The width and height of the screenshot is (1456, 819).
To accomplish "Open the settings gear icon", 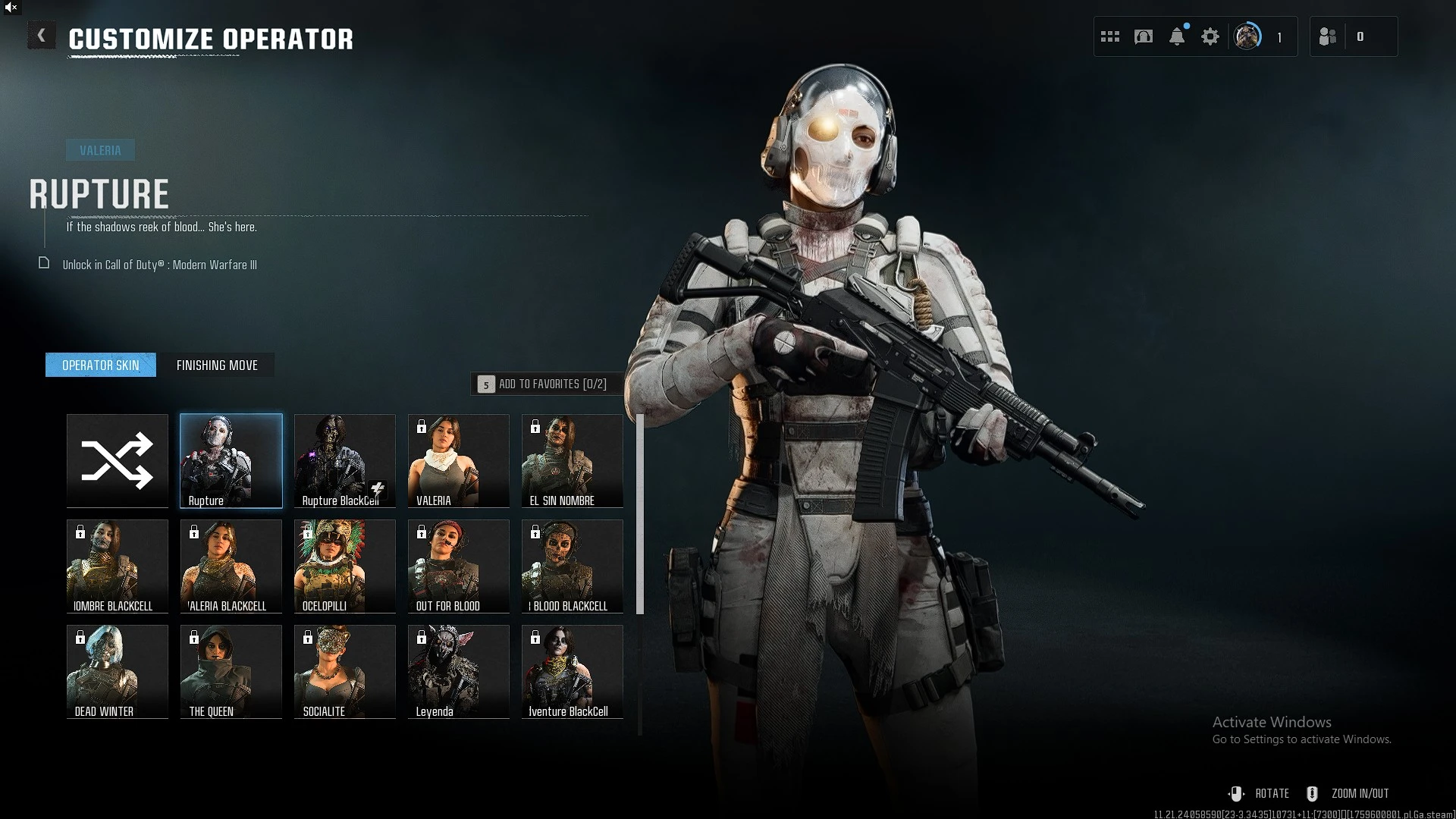I will [x=1210, y=36].
